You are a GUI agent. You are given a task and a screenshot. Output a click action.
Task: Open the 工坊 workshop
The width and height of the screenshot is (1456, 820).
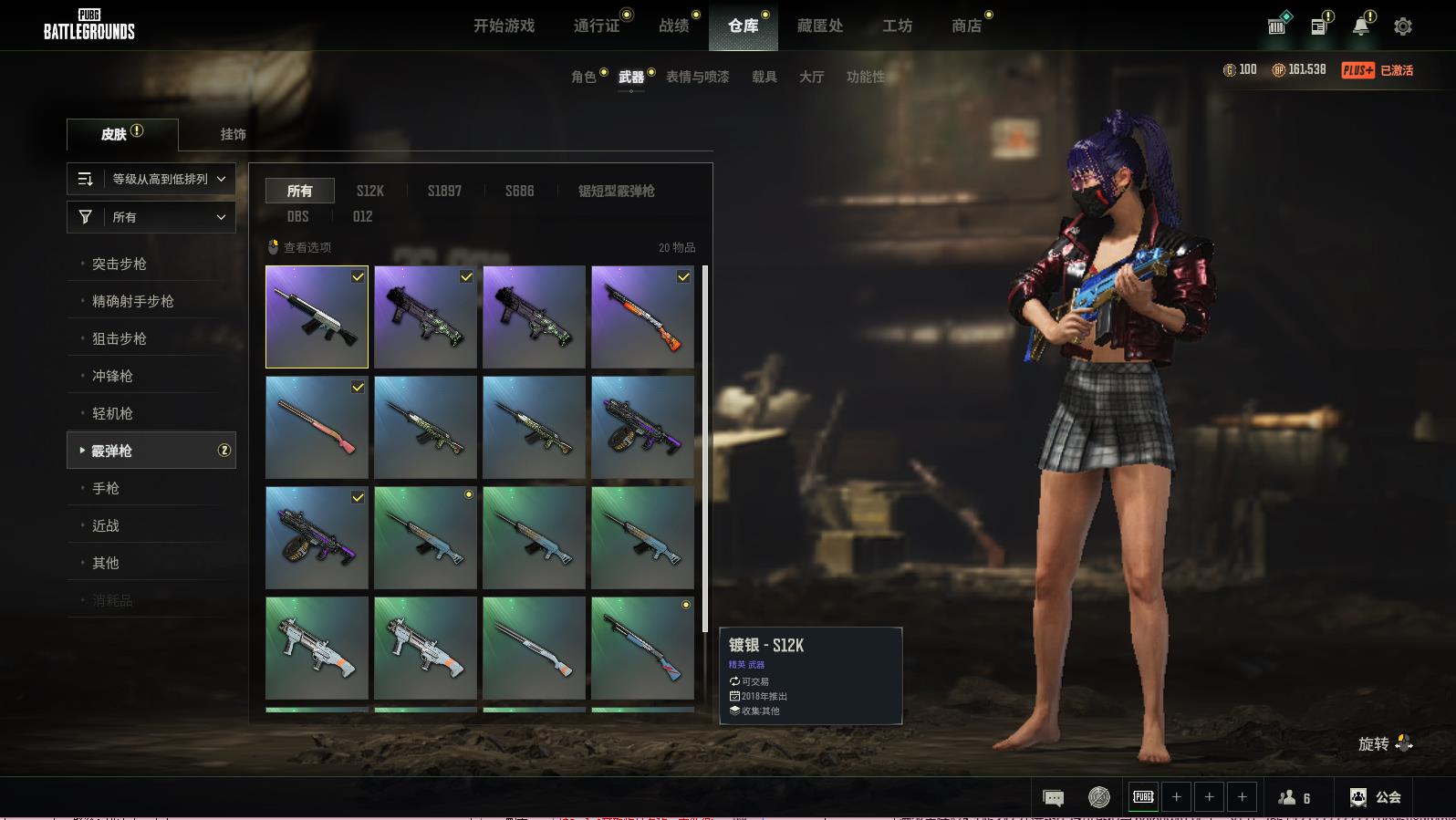pyautogui.click(x=897, y=26)
